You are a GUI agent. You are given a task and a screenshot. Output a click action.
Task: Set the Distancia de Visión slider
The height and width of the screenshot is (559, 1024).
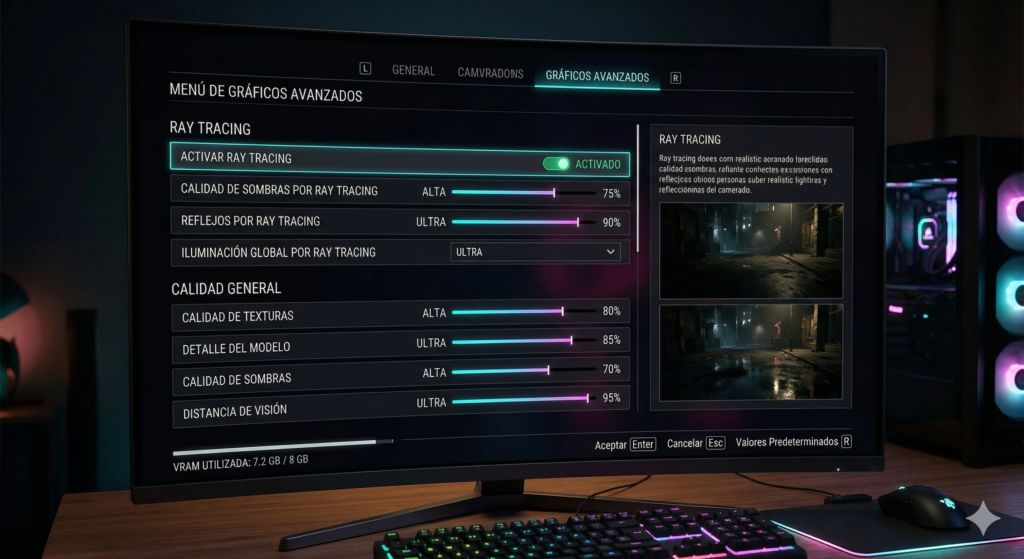tap(587, 399)
